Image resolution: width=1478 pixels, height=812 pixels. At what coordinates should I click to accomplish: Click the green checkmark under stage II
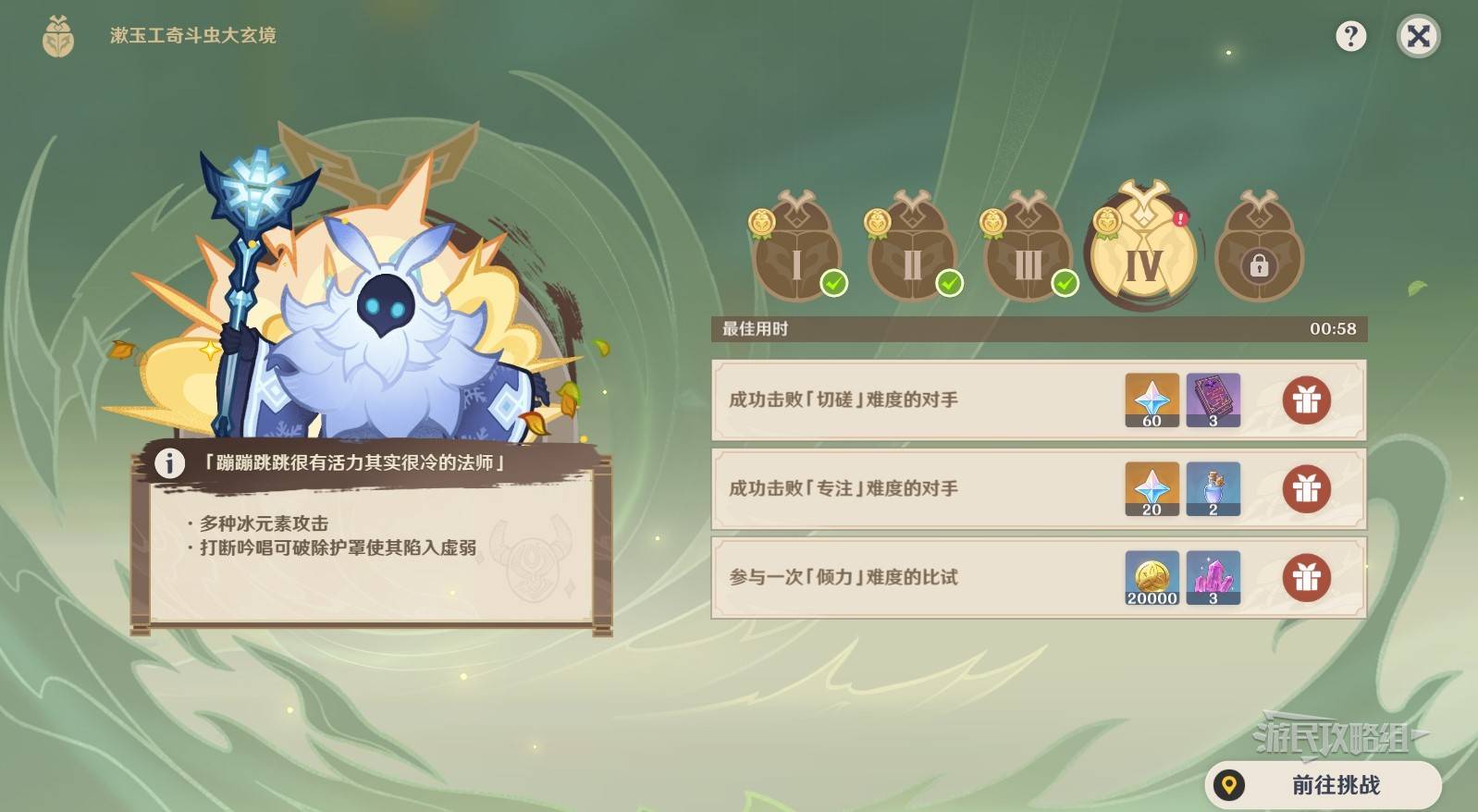(951, 282)
